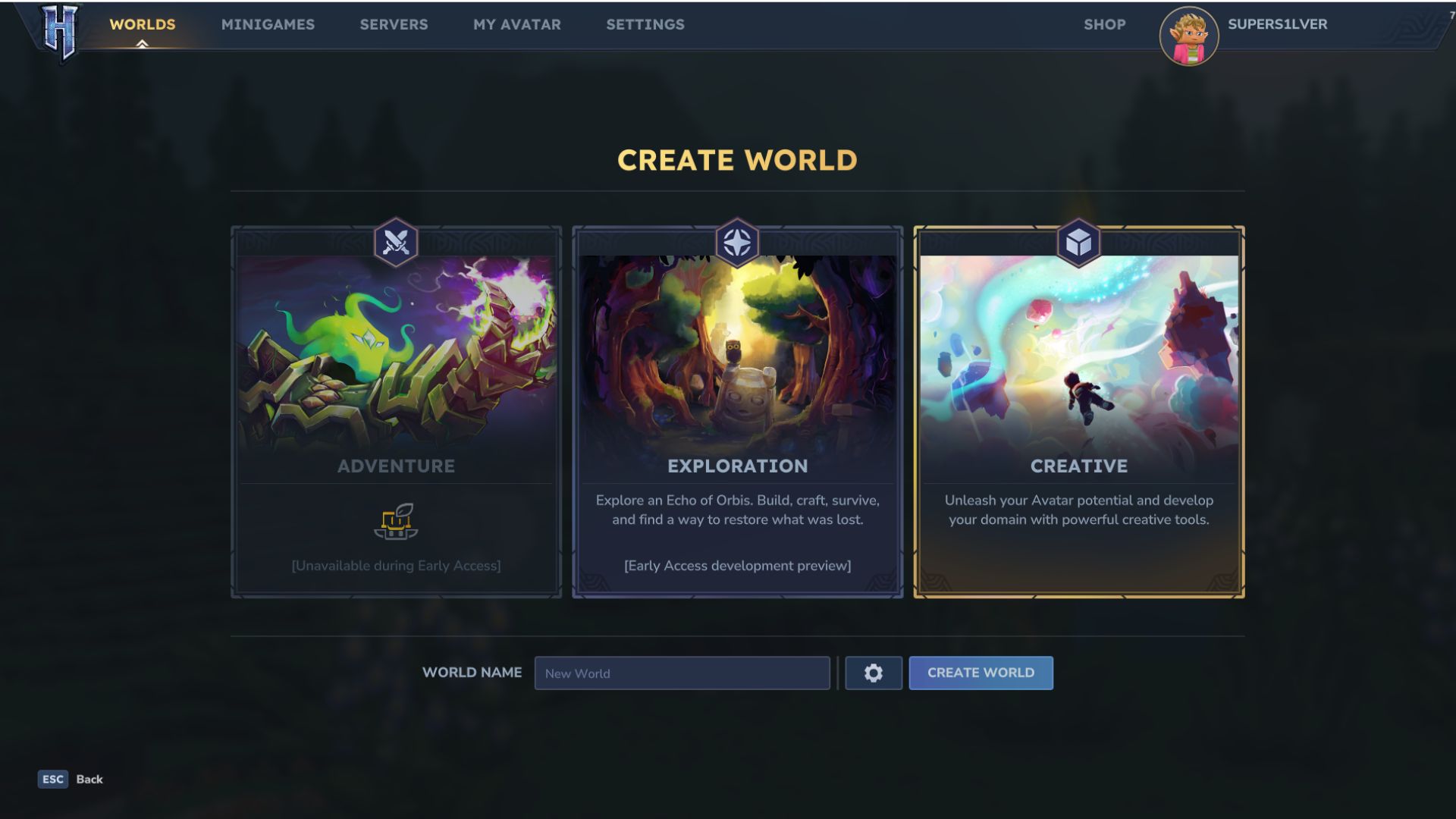Go Back using the Back link

pos(89,779)
